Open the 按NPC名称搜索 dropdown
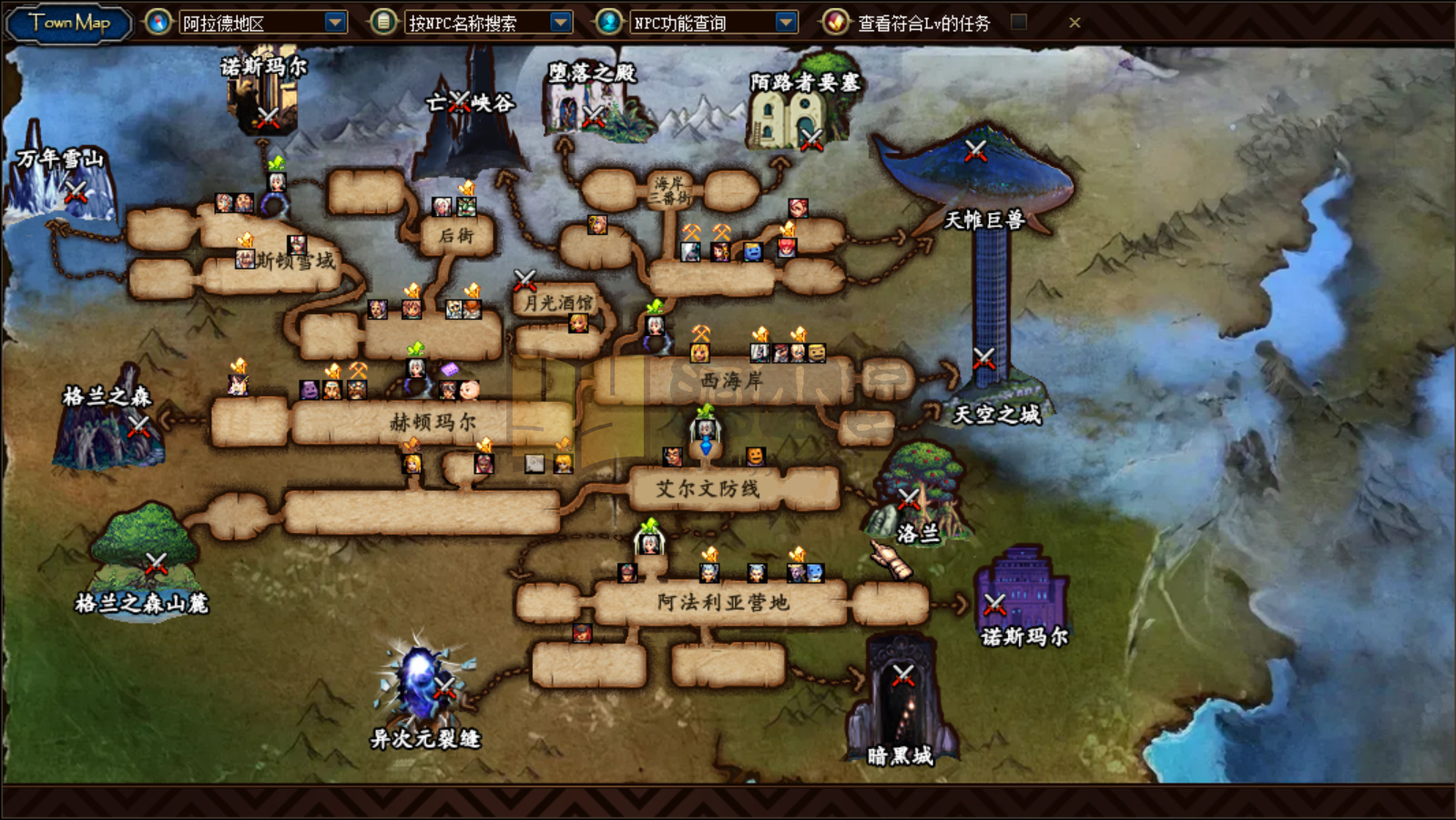Image resolution: width=1456 pixels, height=820 pixels. [x=561, y=23]
